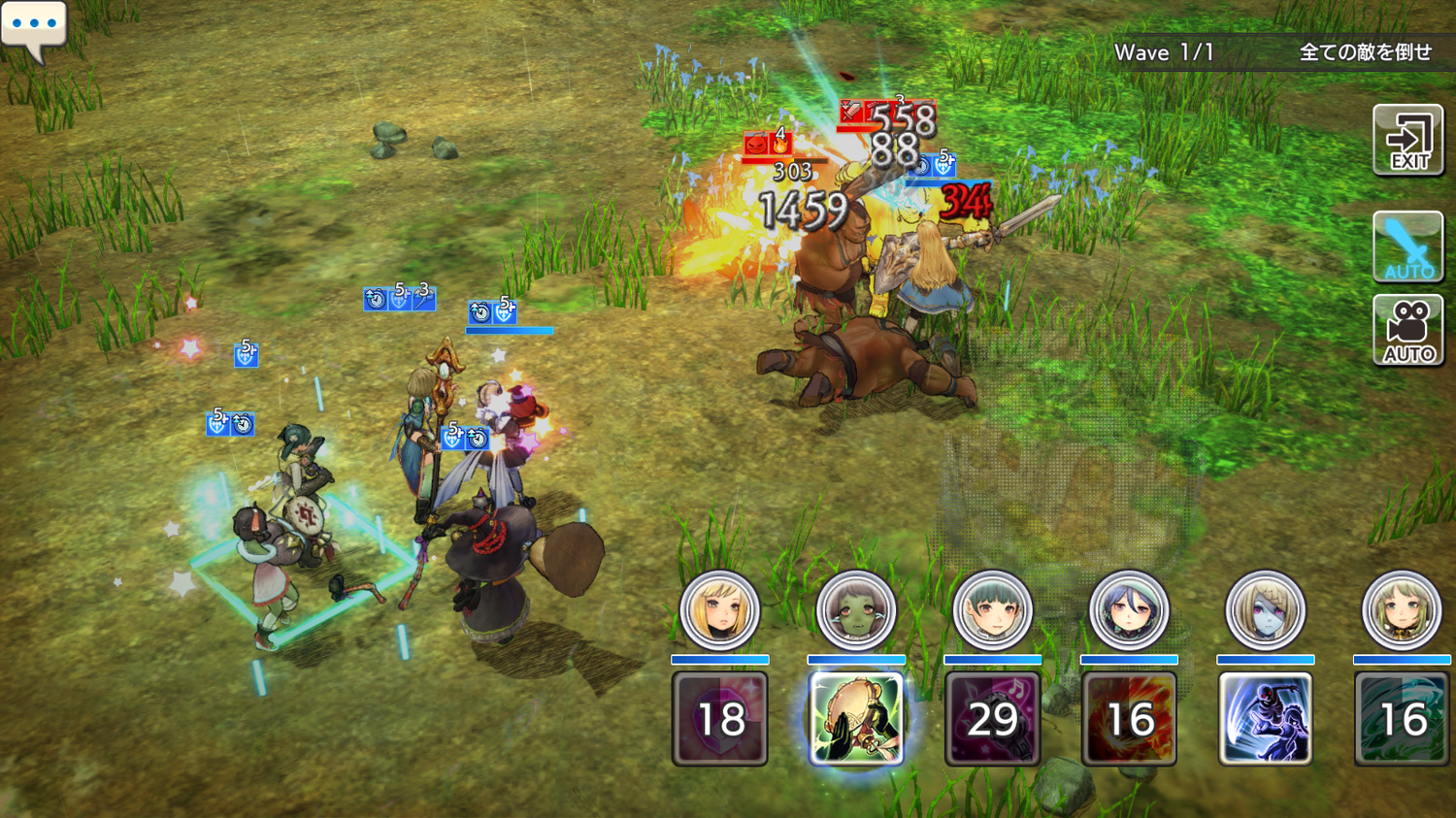Click the skill with cooldown 18
The width and height of the screenshot is (1456, 818).
click(720, 719)
